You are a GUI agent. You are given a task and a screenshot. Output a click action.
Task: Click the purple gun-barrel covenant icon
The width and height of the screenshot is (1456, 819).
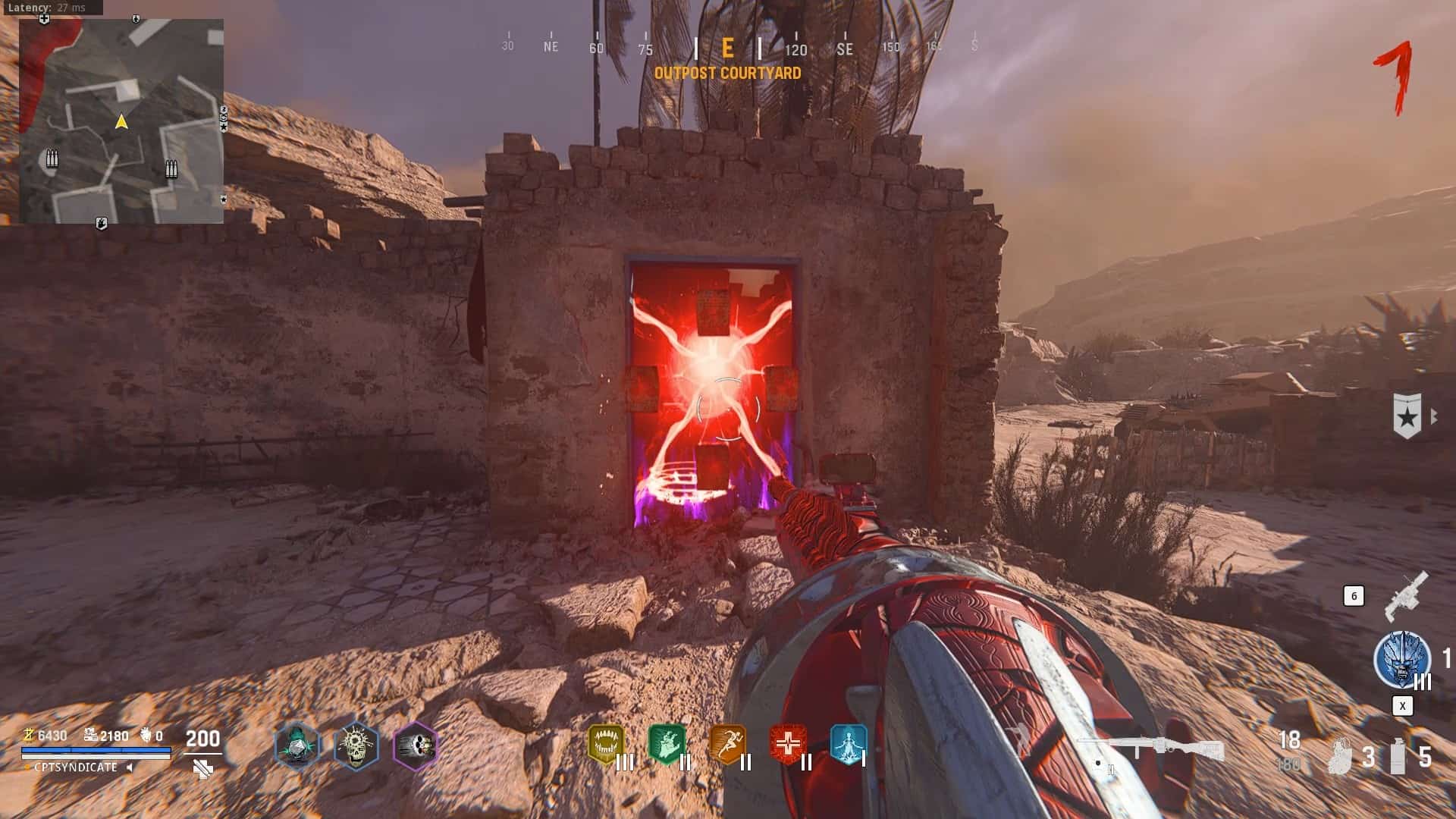pyautogui.click(x=416, y=745)
